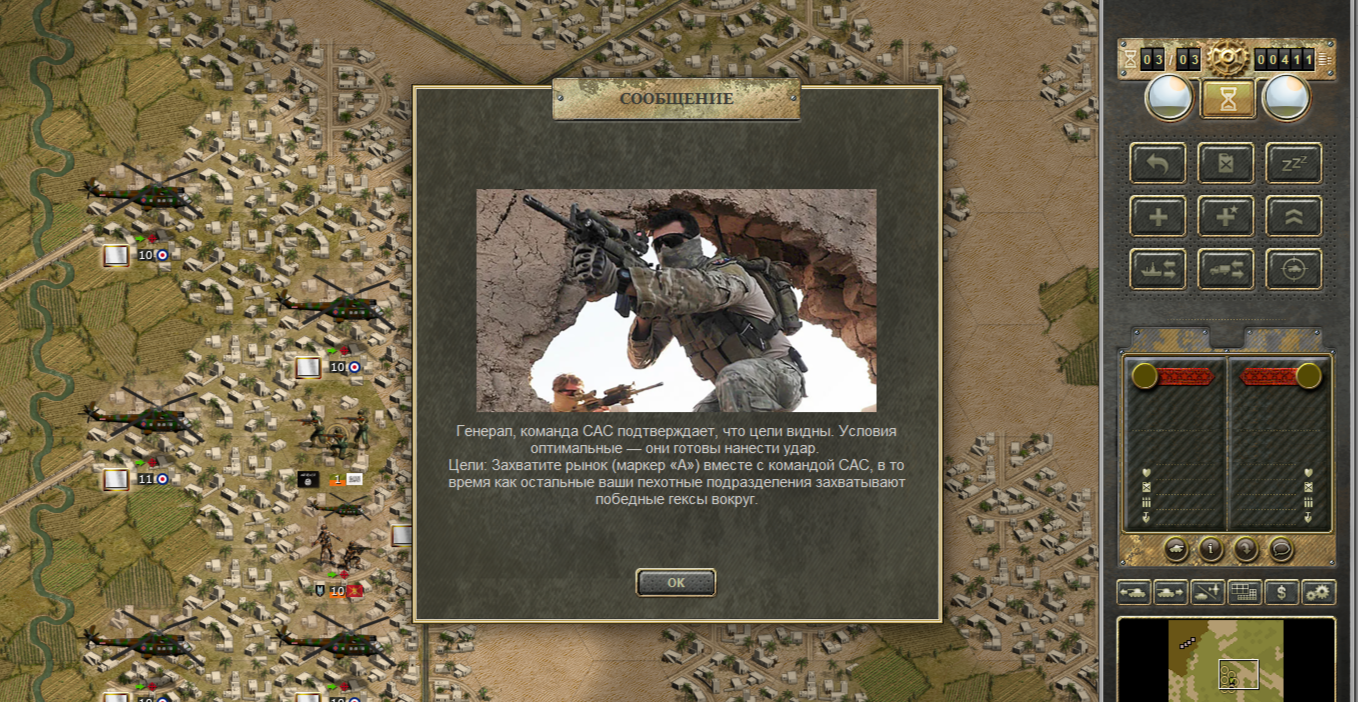Click on the minimap
1358x702 pixels.
[x=1227, y=660]
